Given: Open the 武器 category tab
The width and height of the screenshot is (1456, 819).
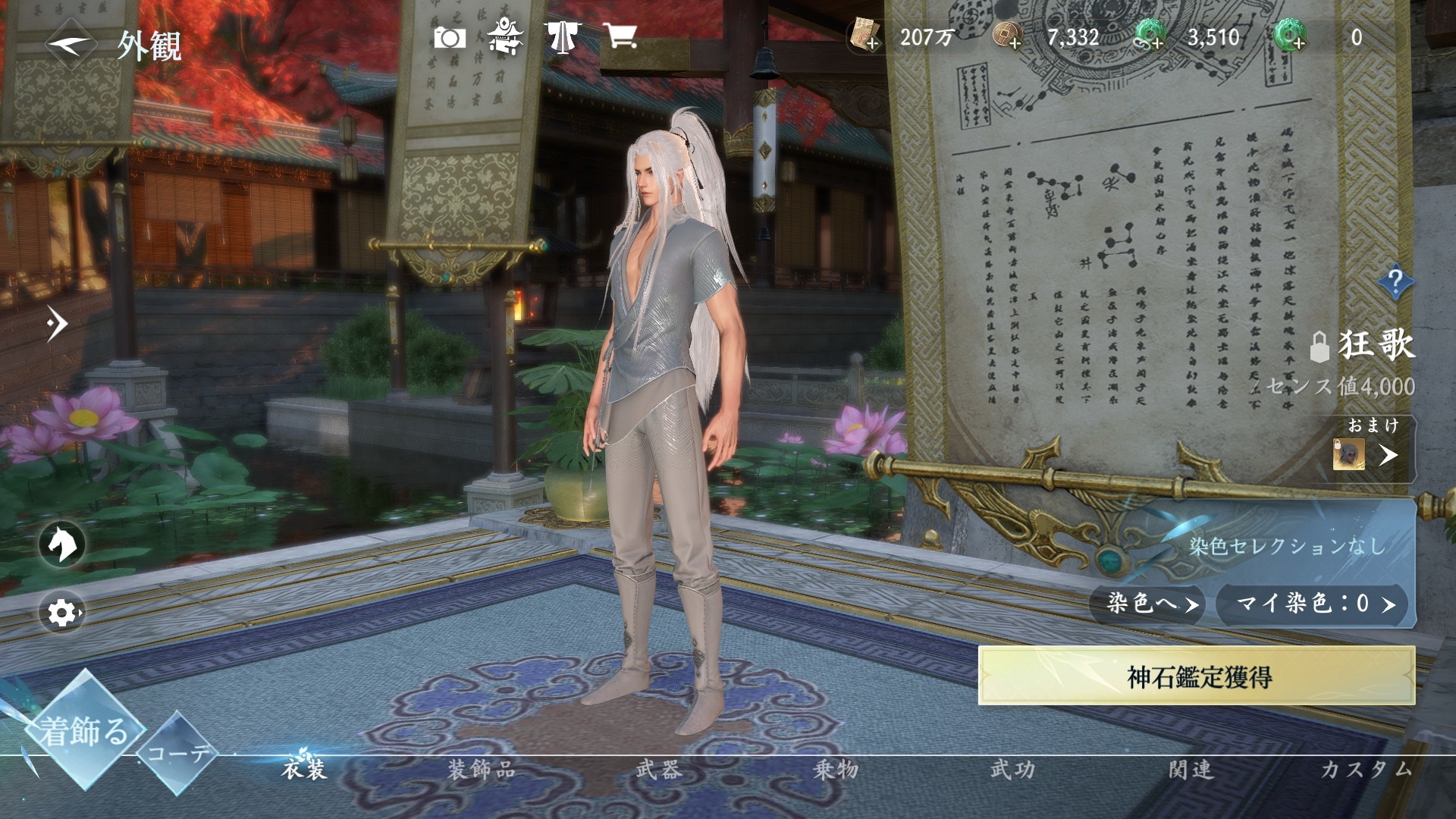Looking at the screenshot, I should pos(658,770).
